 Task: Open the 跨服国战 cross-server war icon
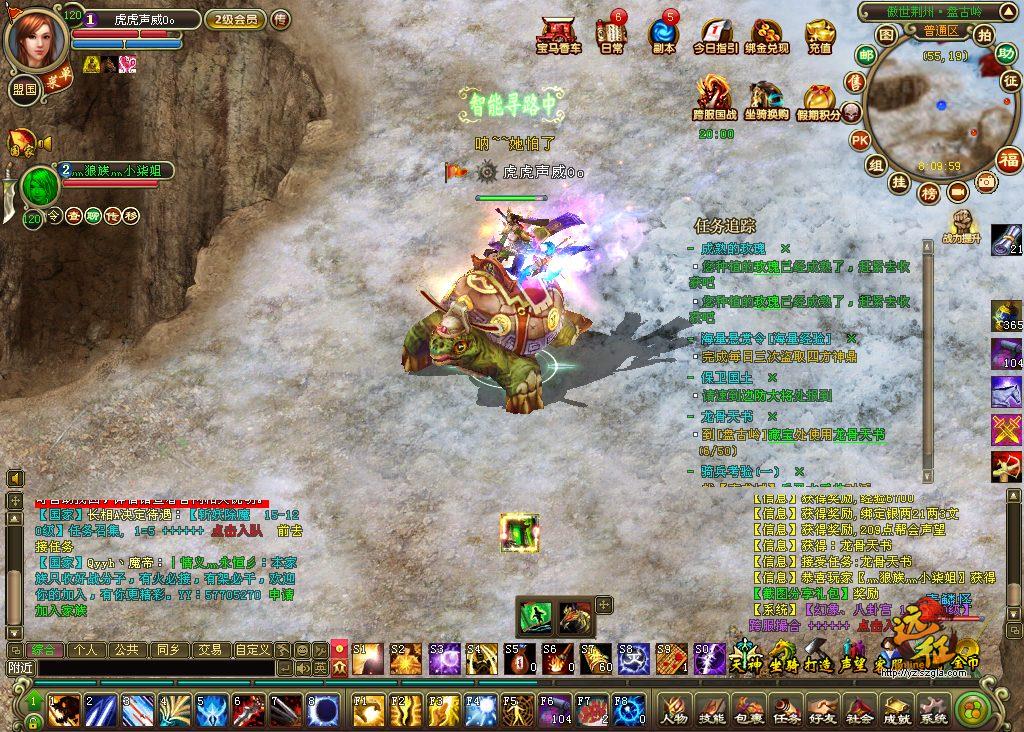point(714,100)
